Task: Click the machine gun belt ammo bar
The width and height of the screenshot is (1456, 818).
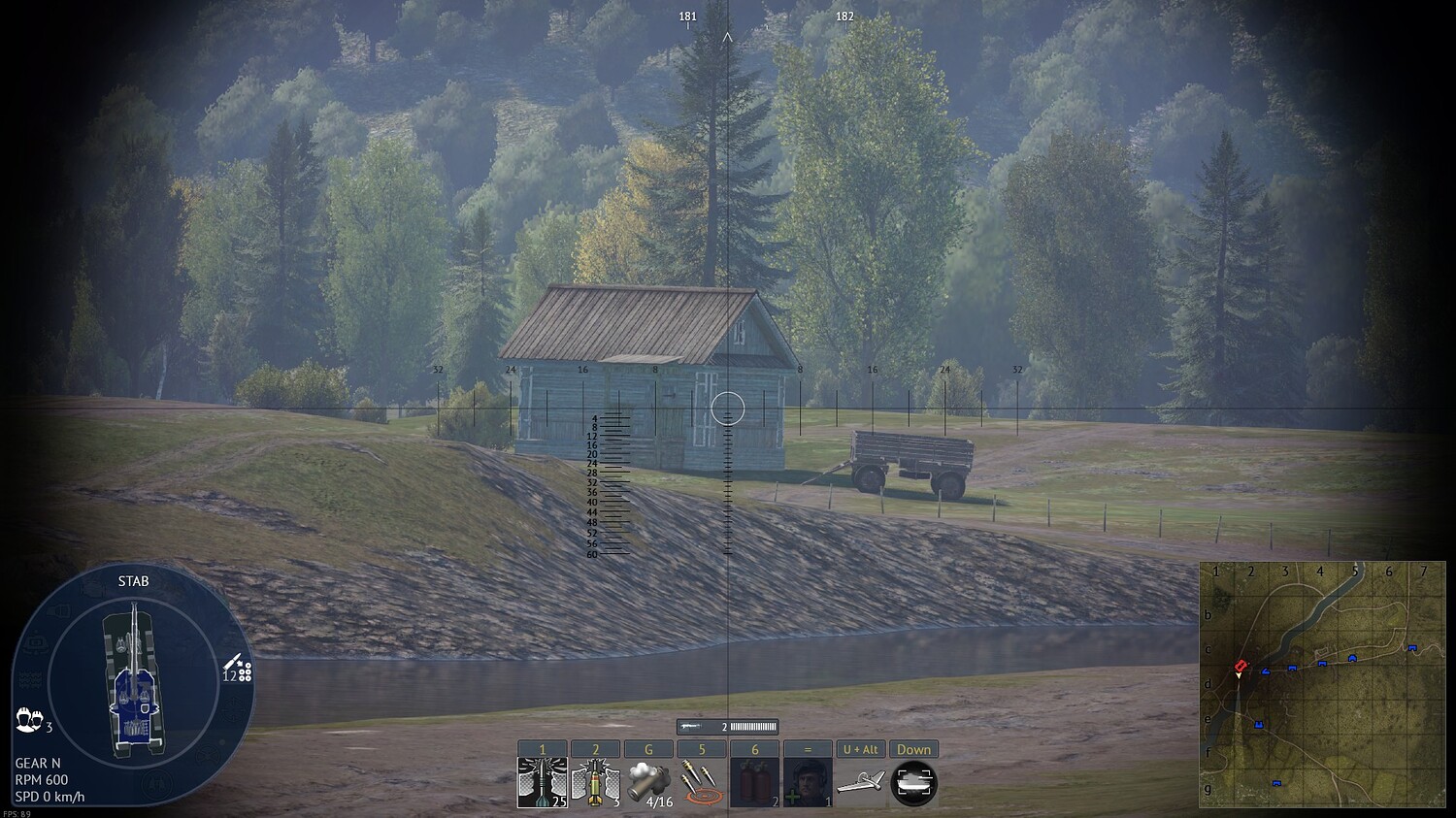Action: tap(754, 725)
